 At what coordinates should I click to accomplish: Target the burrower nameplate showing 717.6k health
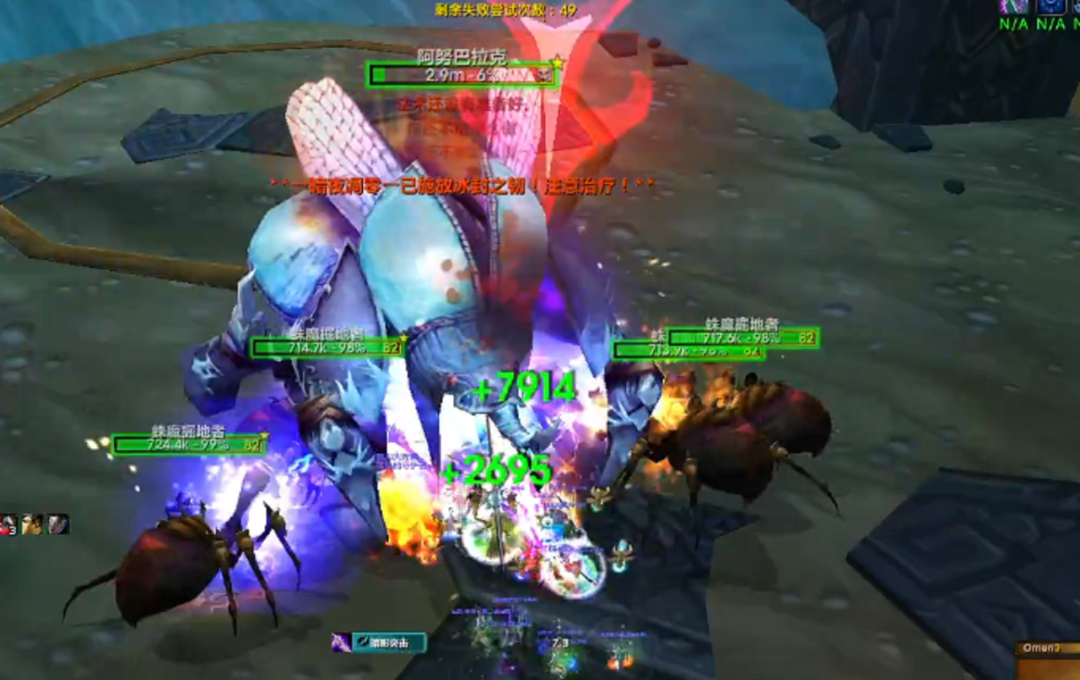[x=743, y=338]
